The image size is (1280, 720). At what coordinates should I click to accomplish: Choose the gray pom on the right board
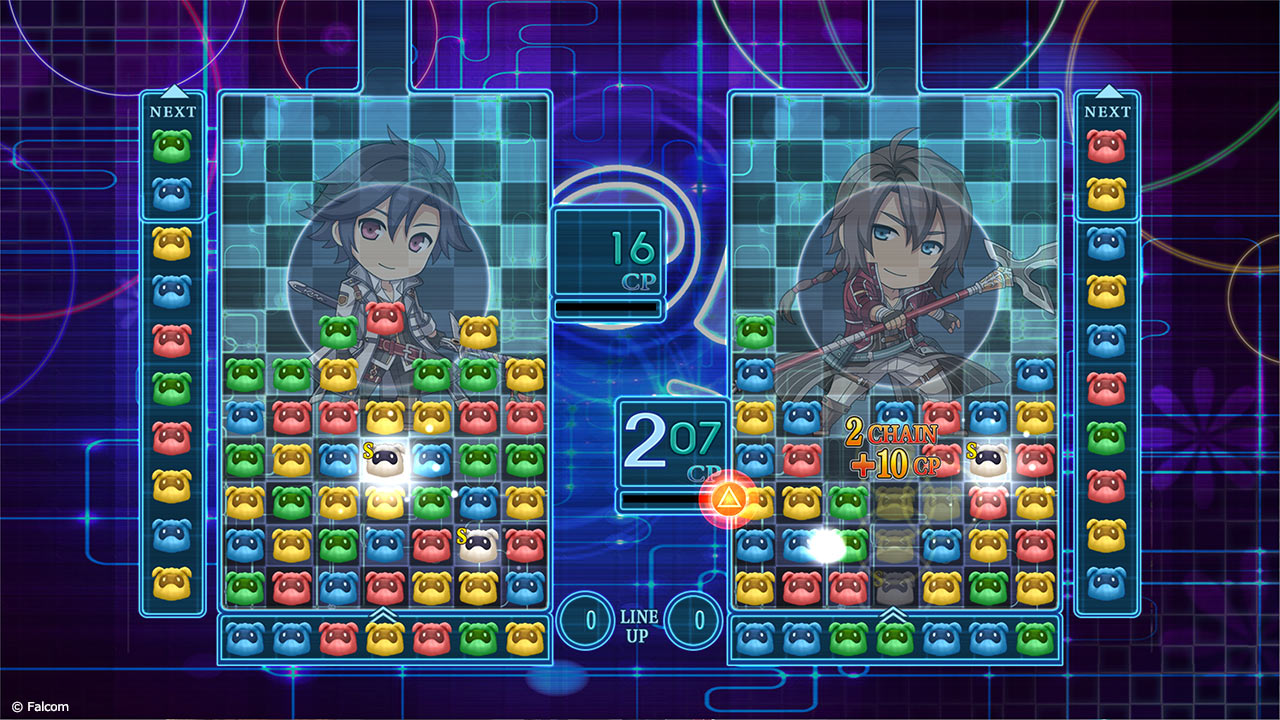pos(894,588)
